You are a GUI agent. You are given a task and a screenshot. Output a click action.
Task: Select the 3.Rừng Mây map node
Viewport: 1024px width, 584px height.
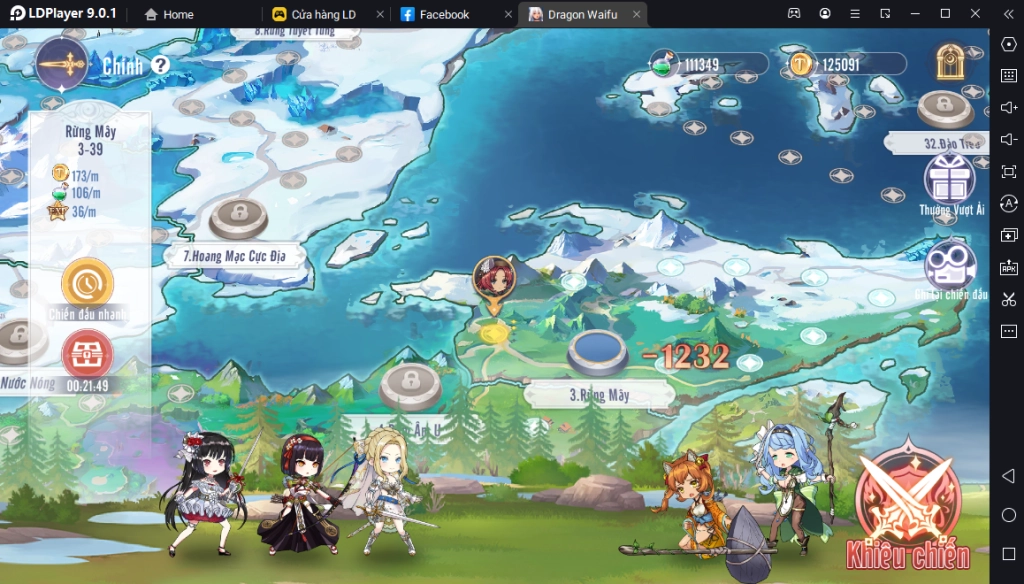[597, 353]
